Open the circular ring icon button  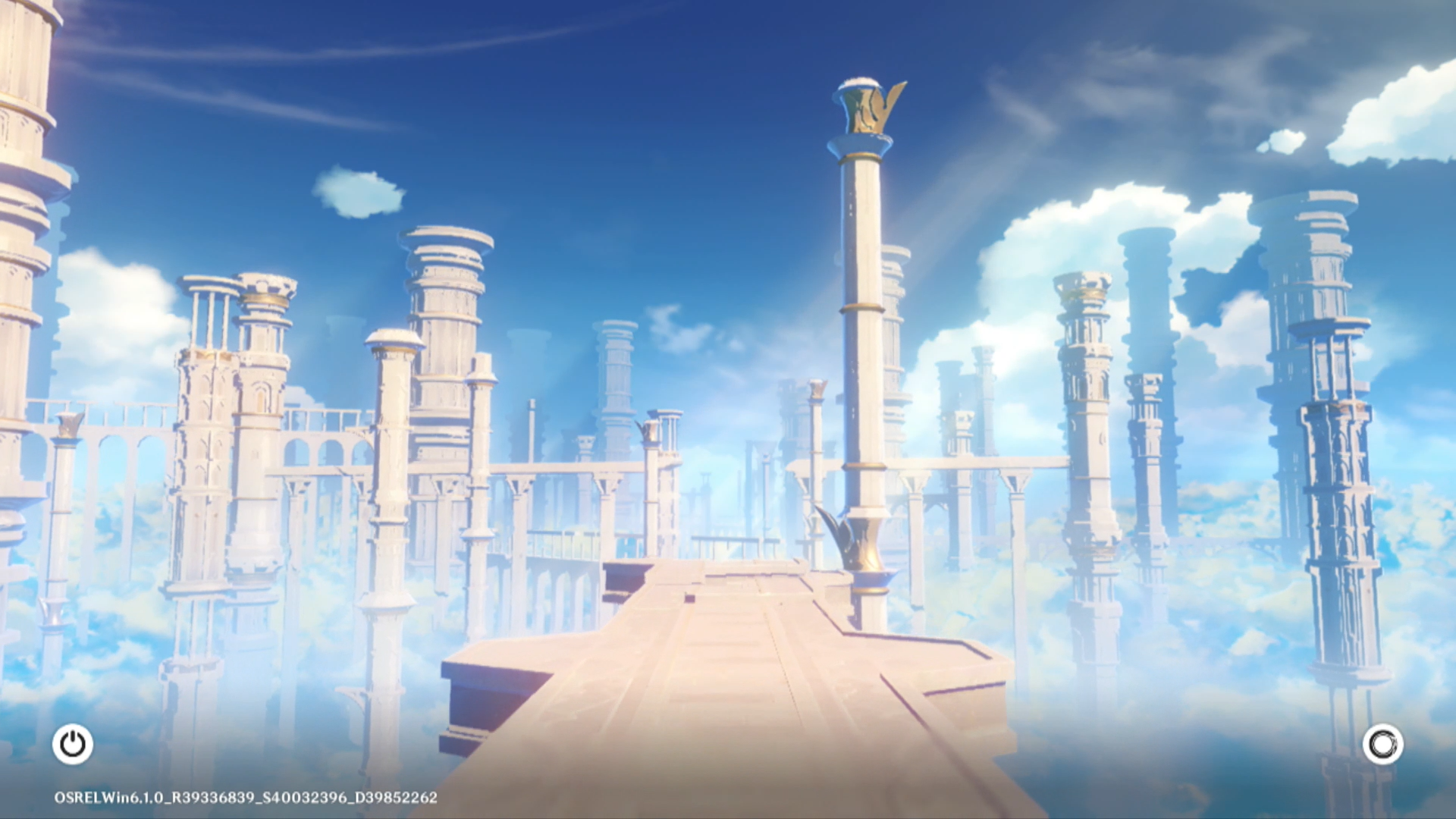1382,745
